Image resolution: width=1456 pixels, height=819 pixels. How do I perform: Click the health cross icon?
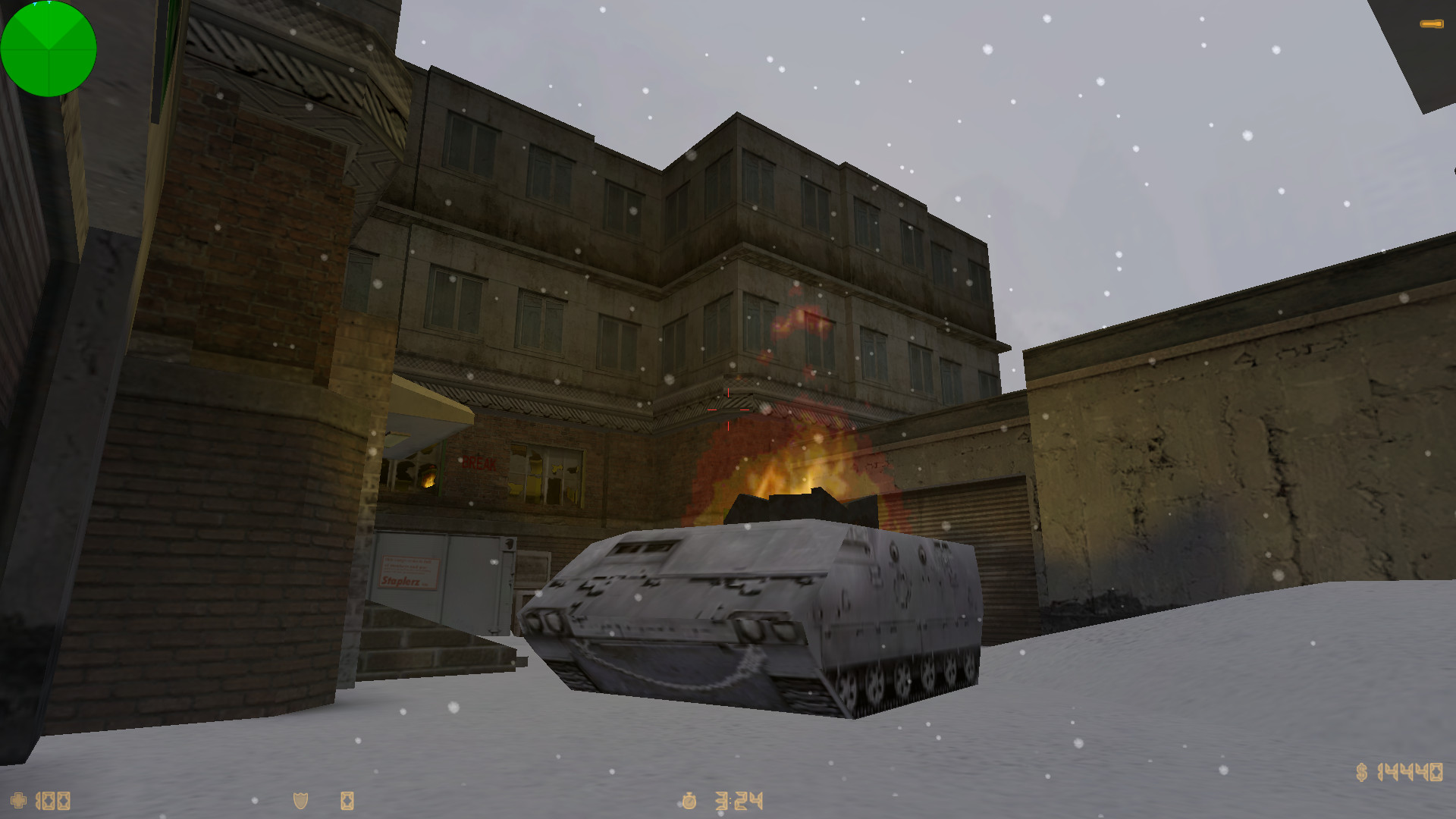[18, 802]
